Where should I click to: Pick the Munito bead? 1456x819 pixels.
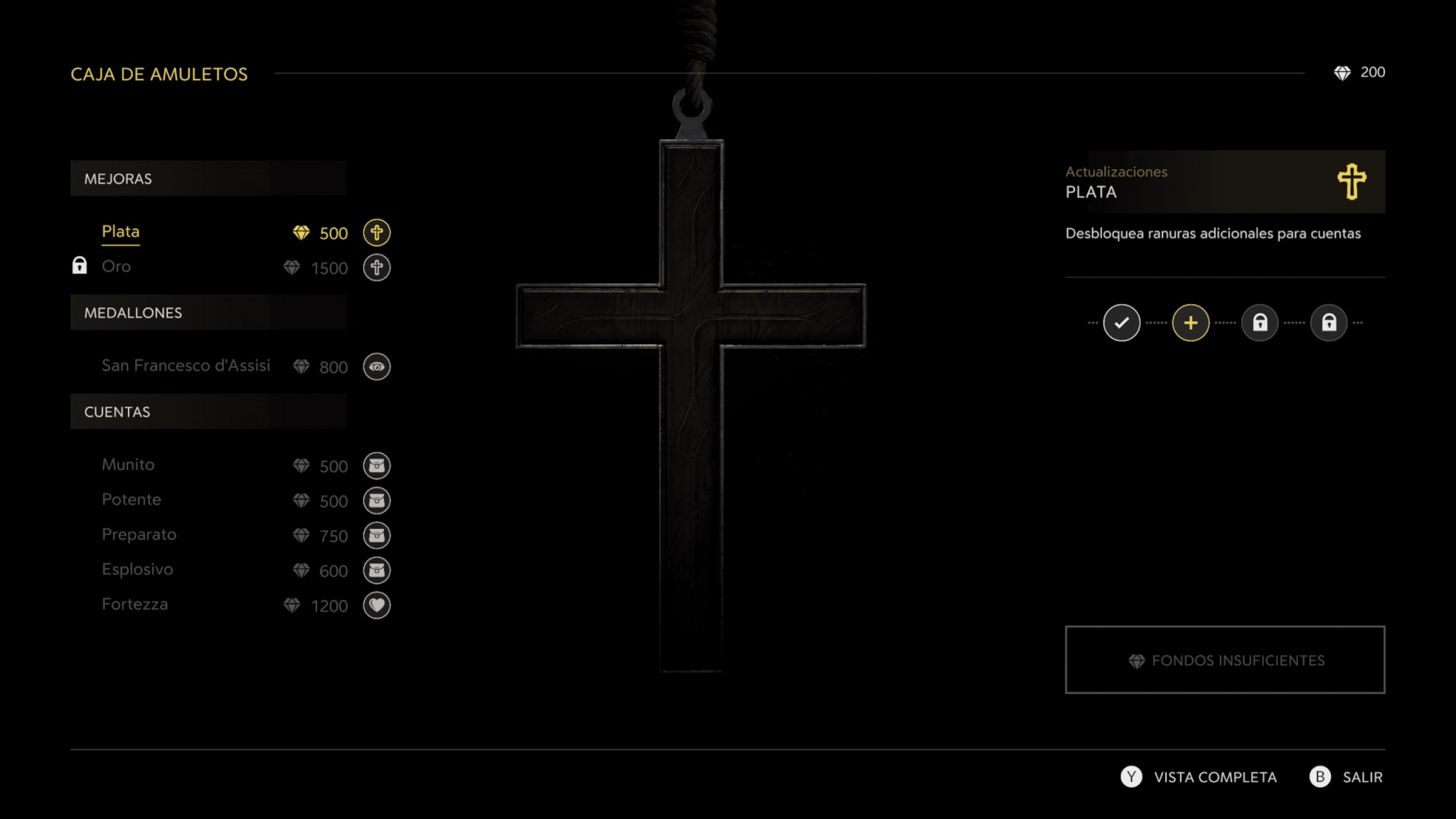(x=128, y=465)
